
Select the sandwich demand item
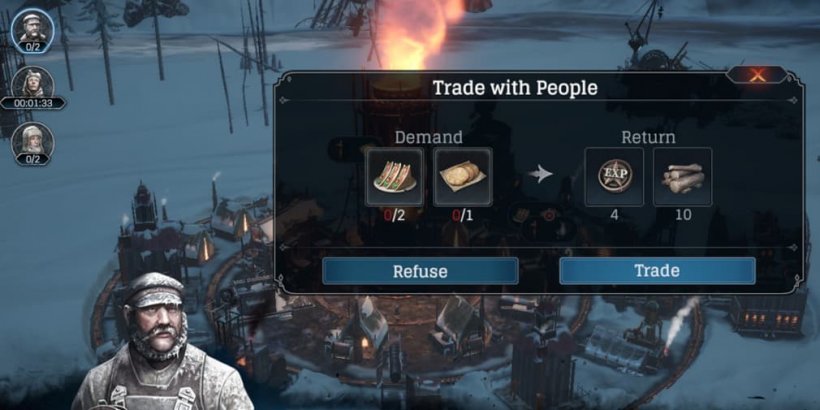coord(395,177)
